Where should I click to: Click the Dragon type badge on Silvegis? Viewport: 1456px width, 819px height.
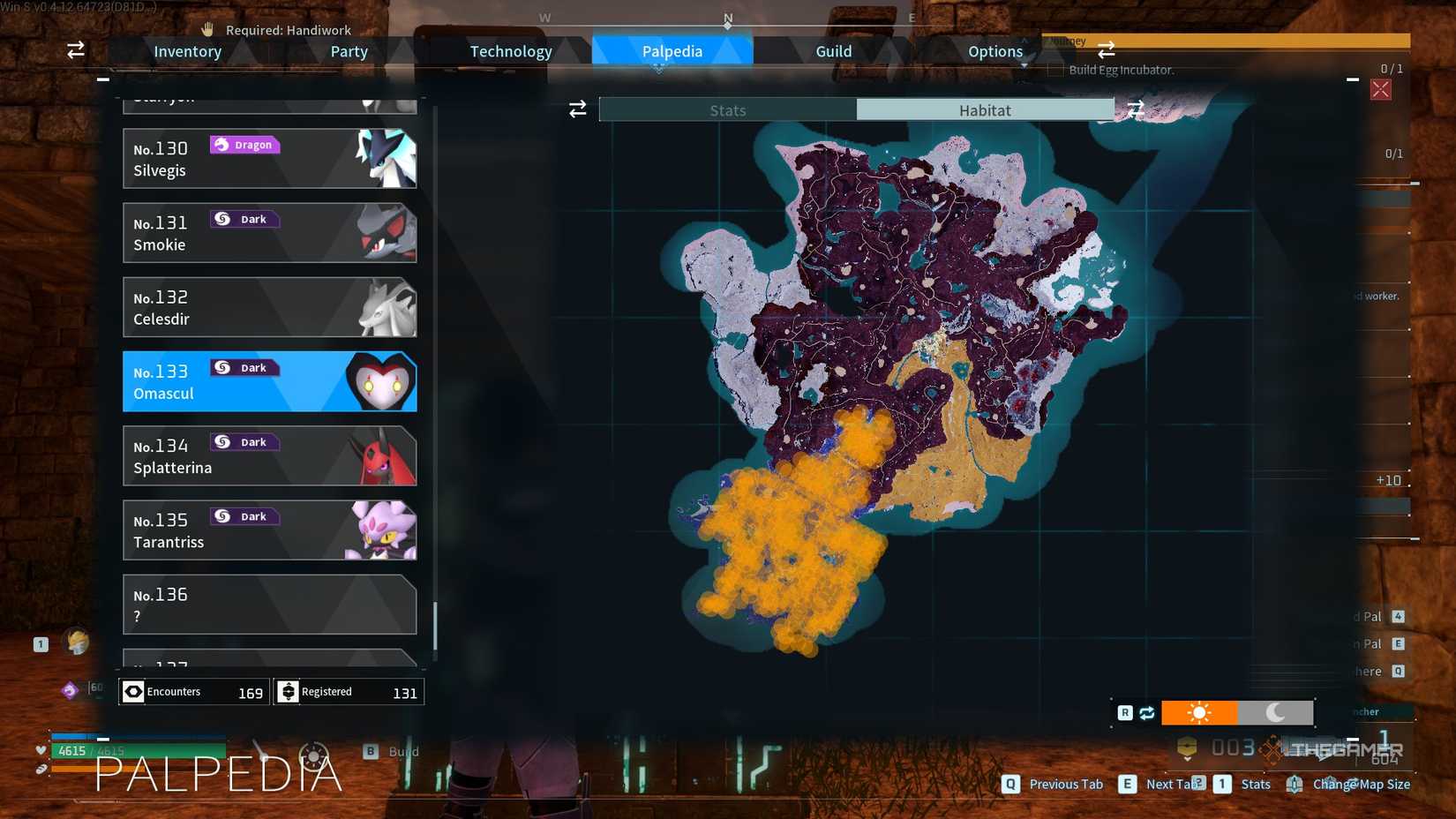(x=244, y=144)
